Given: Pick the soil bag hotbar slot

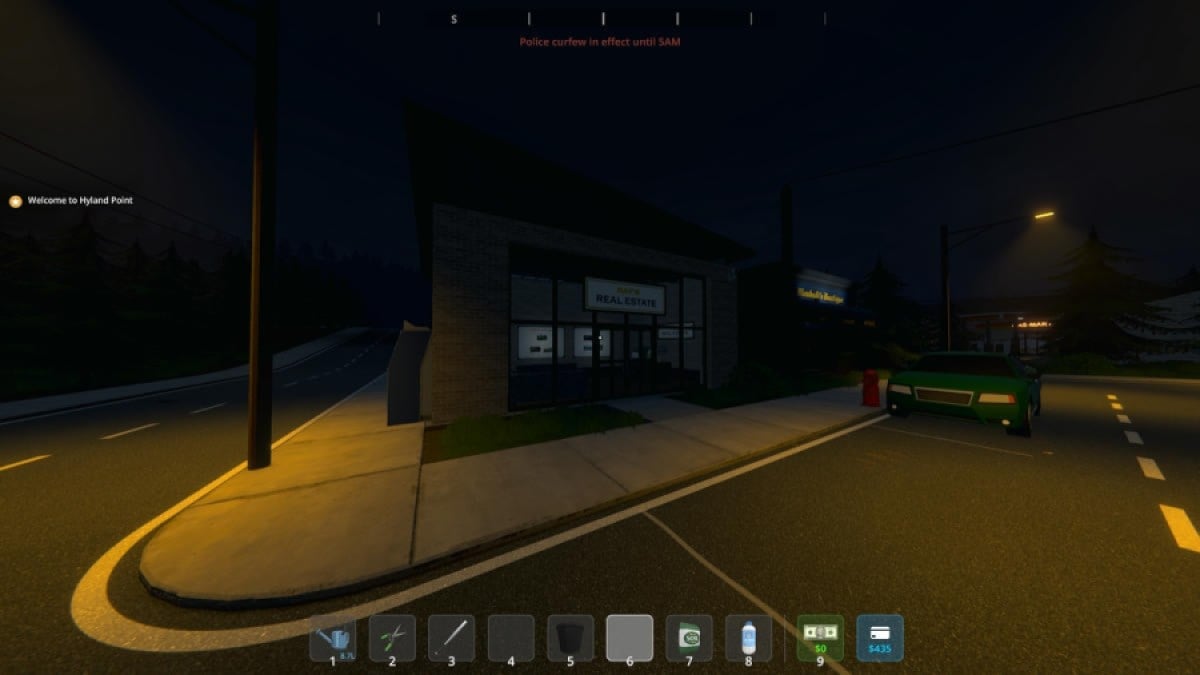Looking at the screenshot, I should pyautogui.click(x=689, y=638).
